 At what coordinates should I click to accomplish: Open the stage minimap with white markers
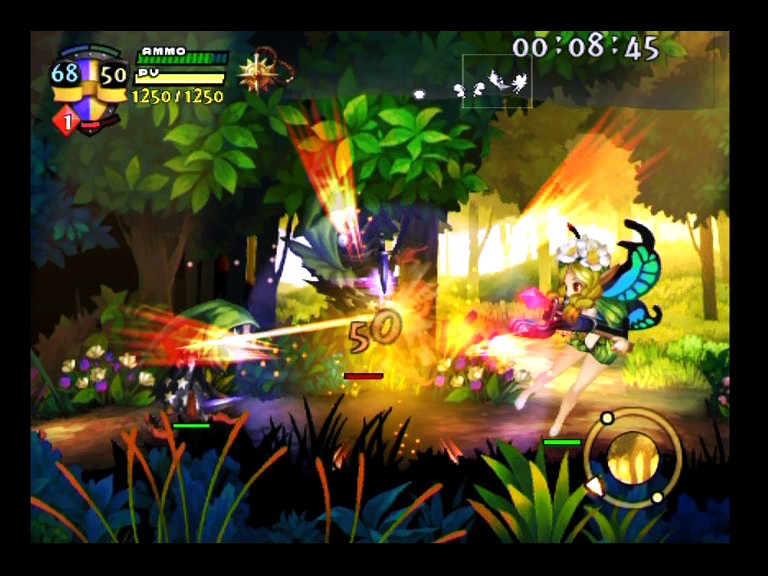click(496, 81)
